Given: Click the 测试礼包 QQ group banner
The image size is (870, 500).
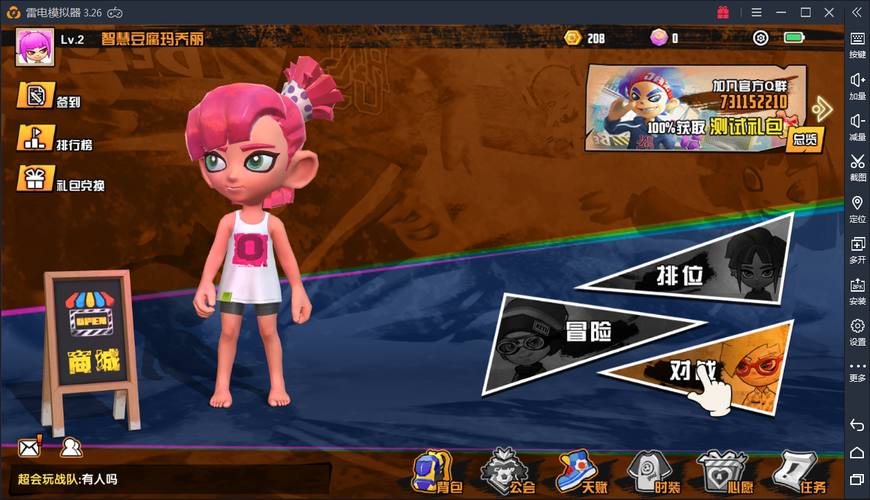Looking at the screenshot, I should coord(695,107).
